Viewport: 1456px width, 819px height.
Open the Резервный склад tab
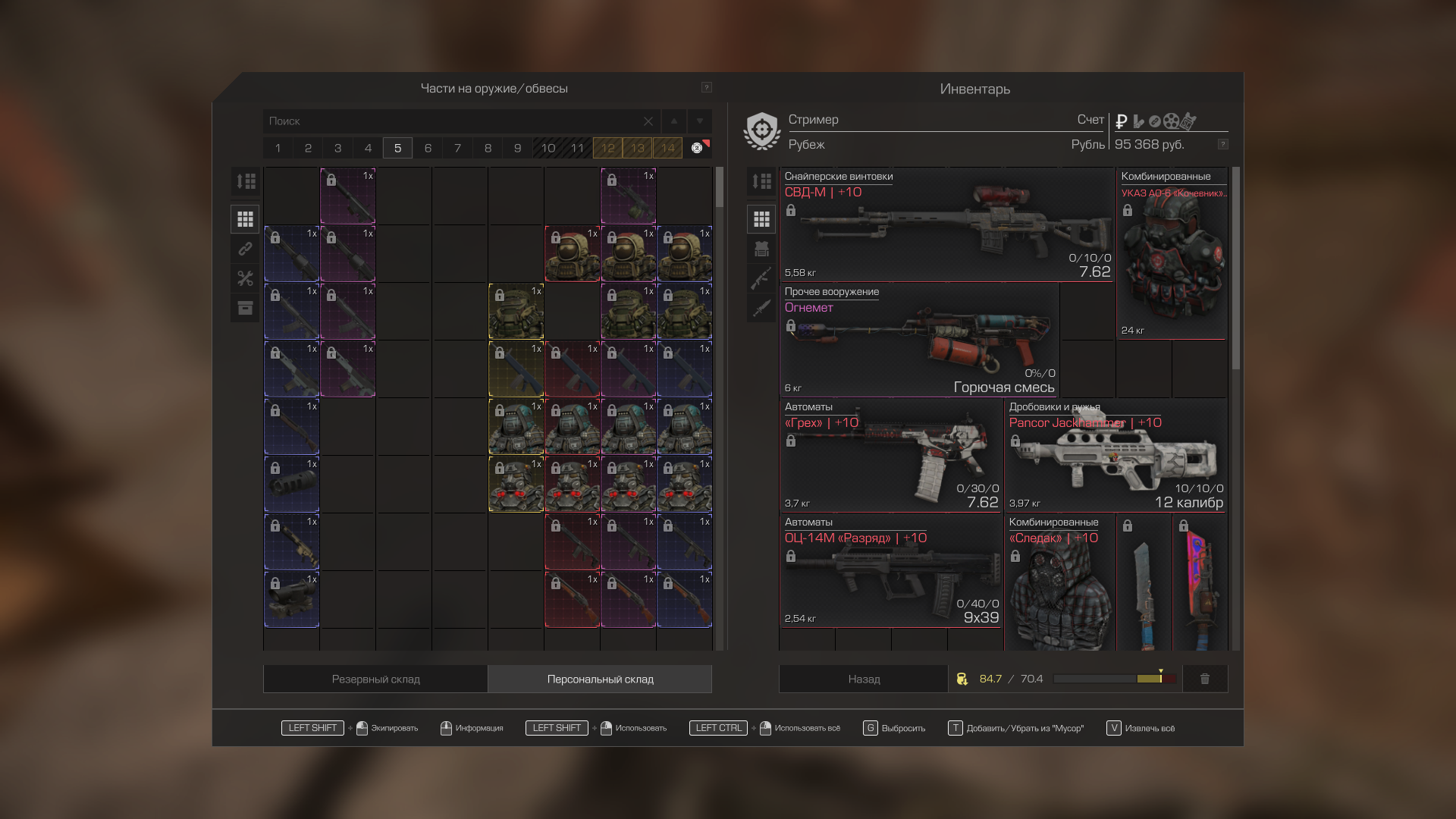(x=375, y=679)
